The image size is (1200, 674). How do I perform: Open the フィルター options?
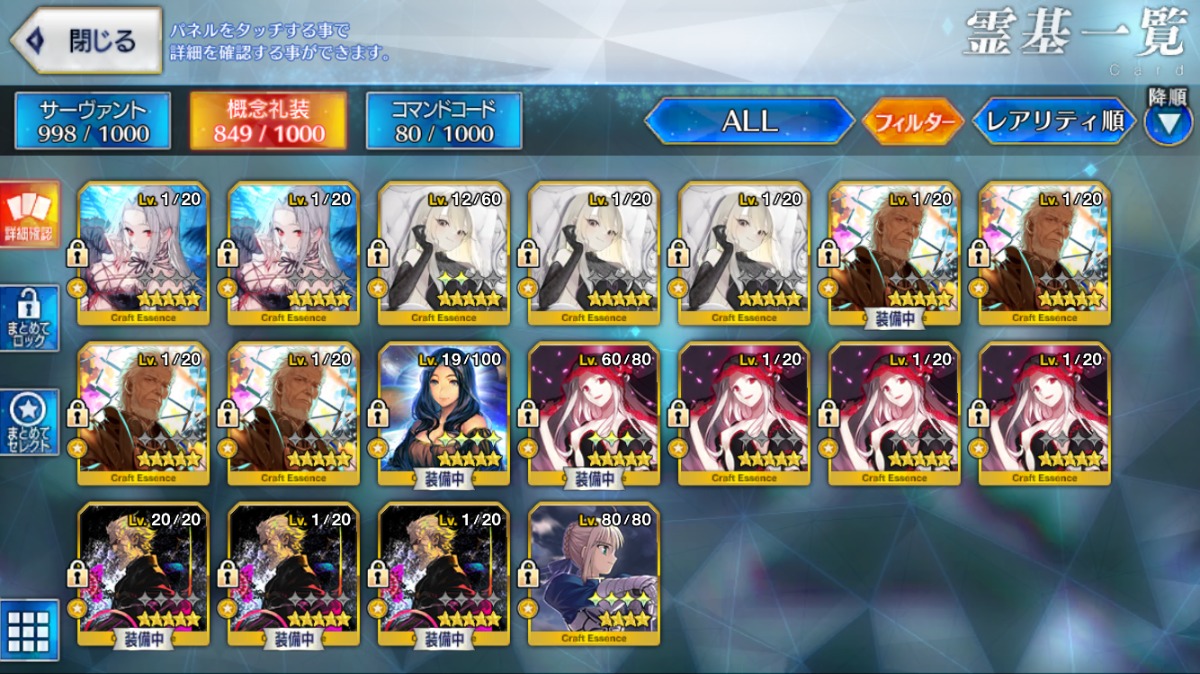(x=912, y=122)
